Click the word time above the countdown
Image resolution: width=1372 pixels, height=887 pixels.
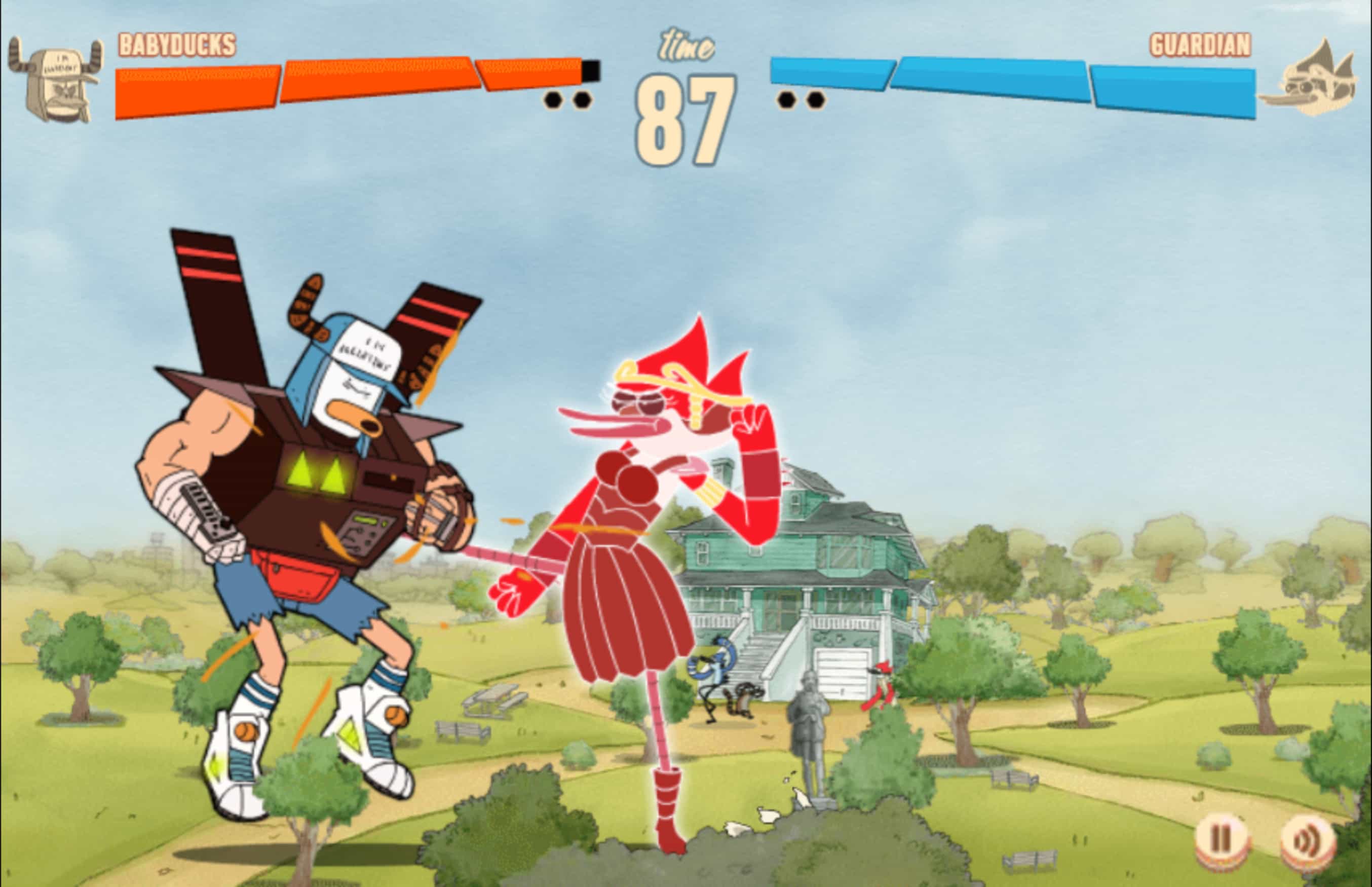coord(683,43)
